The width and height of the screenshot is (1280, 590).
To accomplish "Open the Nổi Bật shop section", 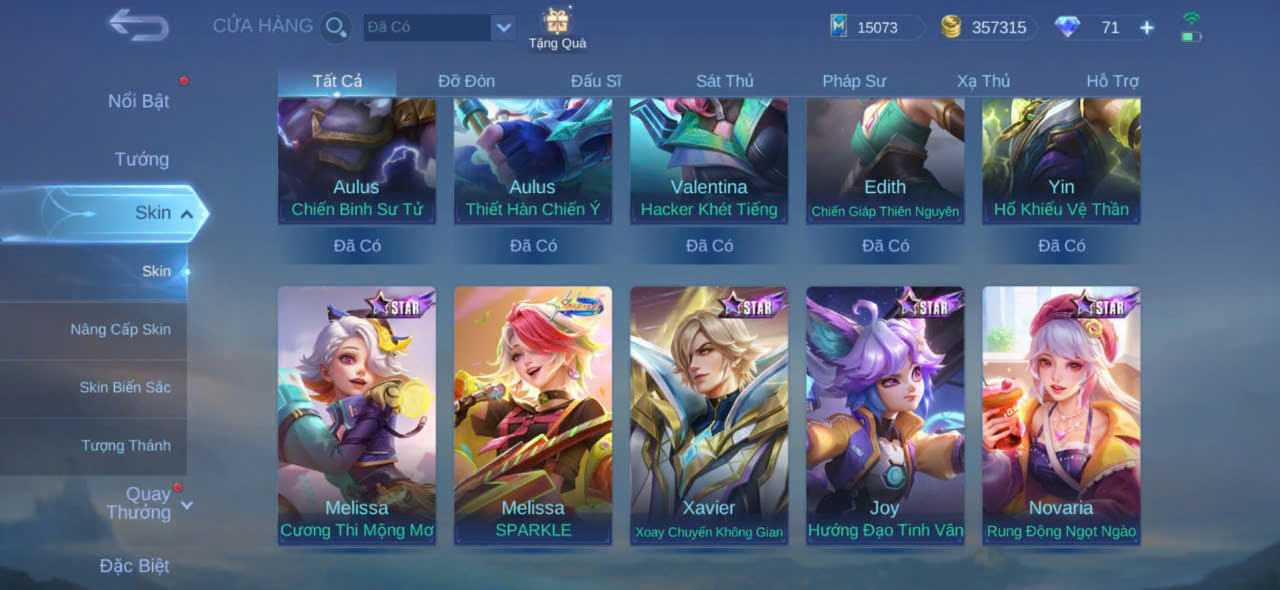I will coord(138,101).
